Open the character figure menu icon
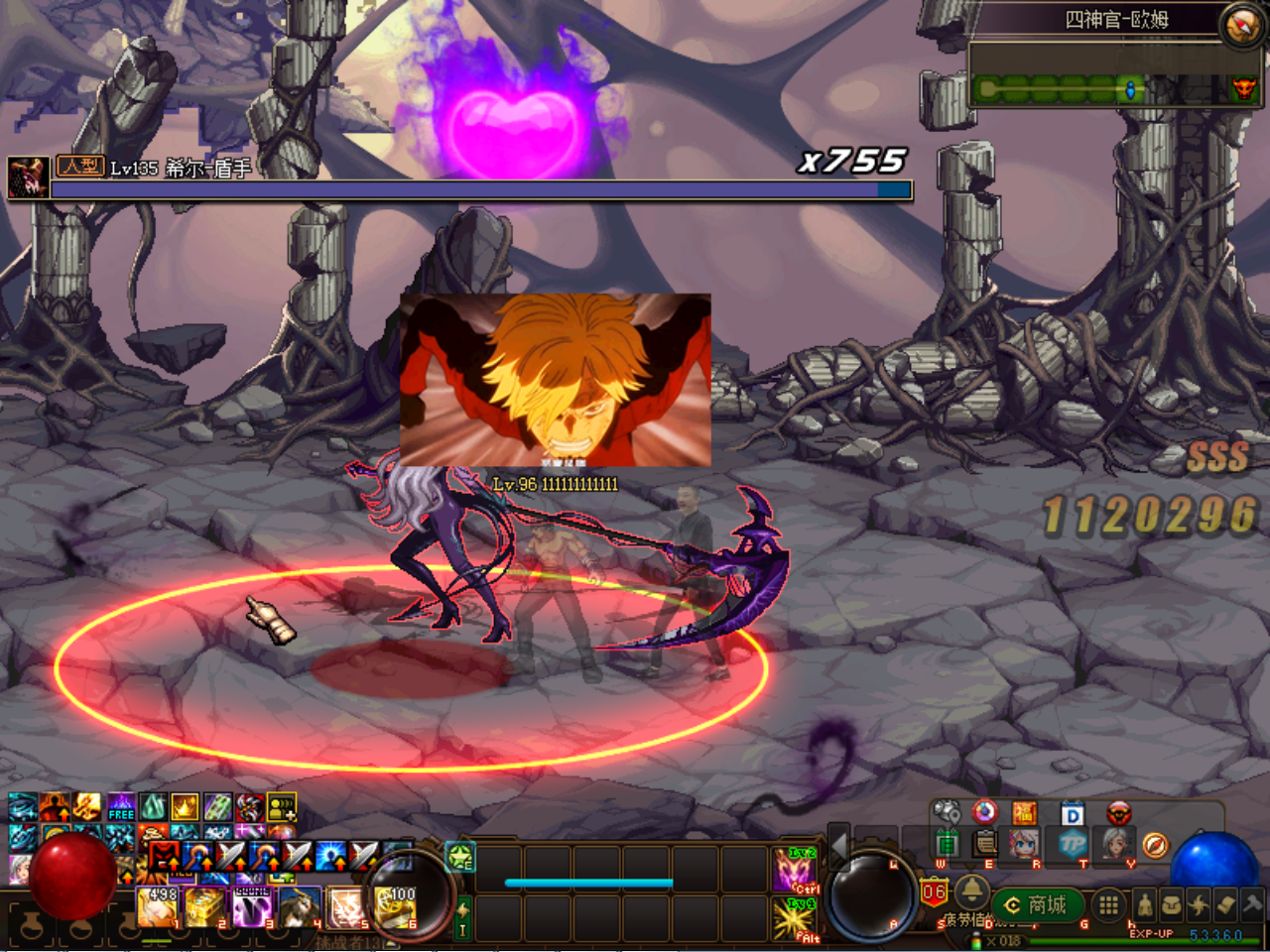The height and width of the screenshot is (952, 1270). pos(1144,904)
